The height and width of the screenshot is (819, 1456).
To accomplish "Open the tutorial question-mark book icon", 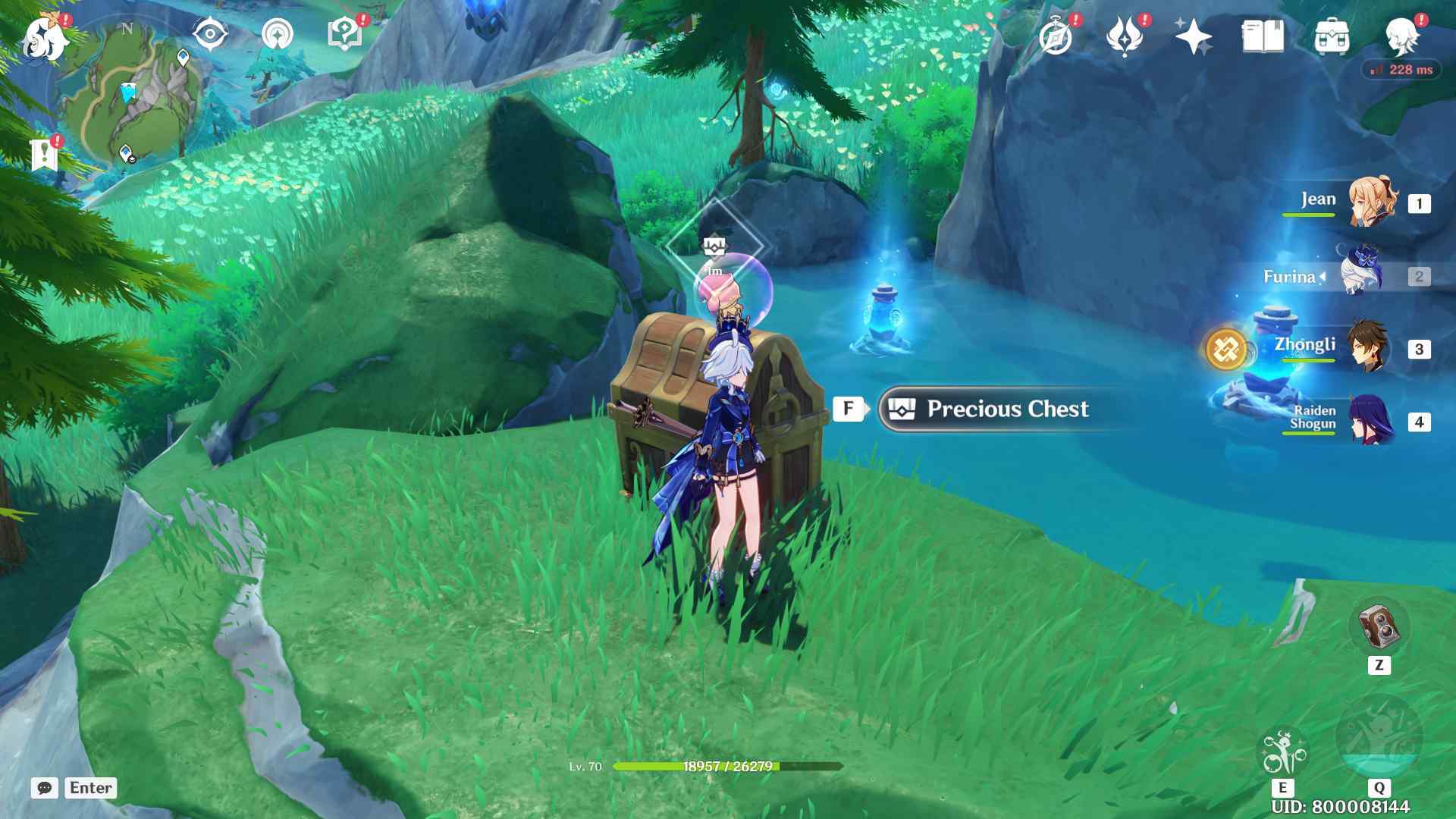I will click(344, 35).
